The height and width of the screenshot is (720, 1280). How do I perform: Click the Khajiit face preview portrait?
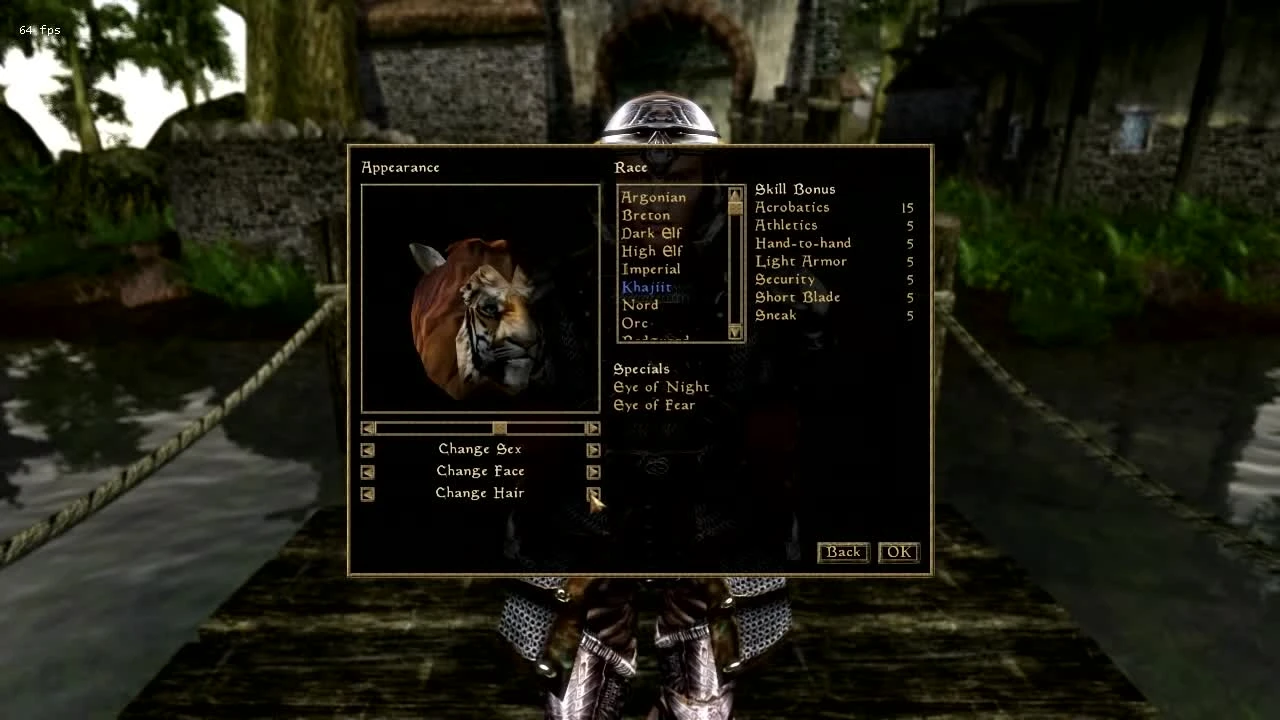pos(479,299)
